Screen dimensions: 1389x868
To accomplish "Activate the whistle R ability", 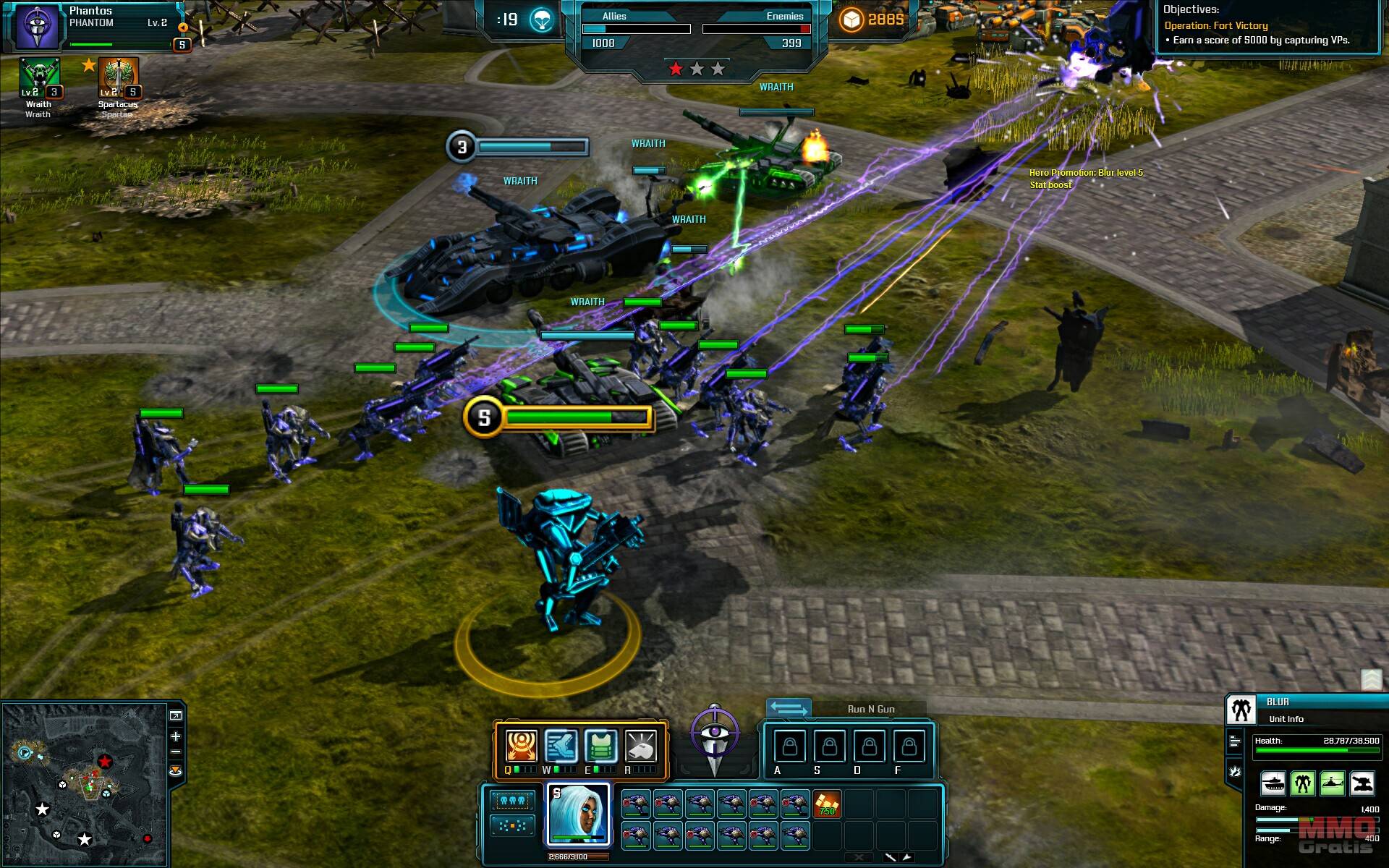I will pos(640,746).
